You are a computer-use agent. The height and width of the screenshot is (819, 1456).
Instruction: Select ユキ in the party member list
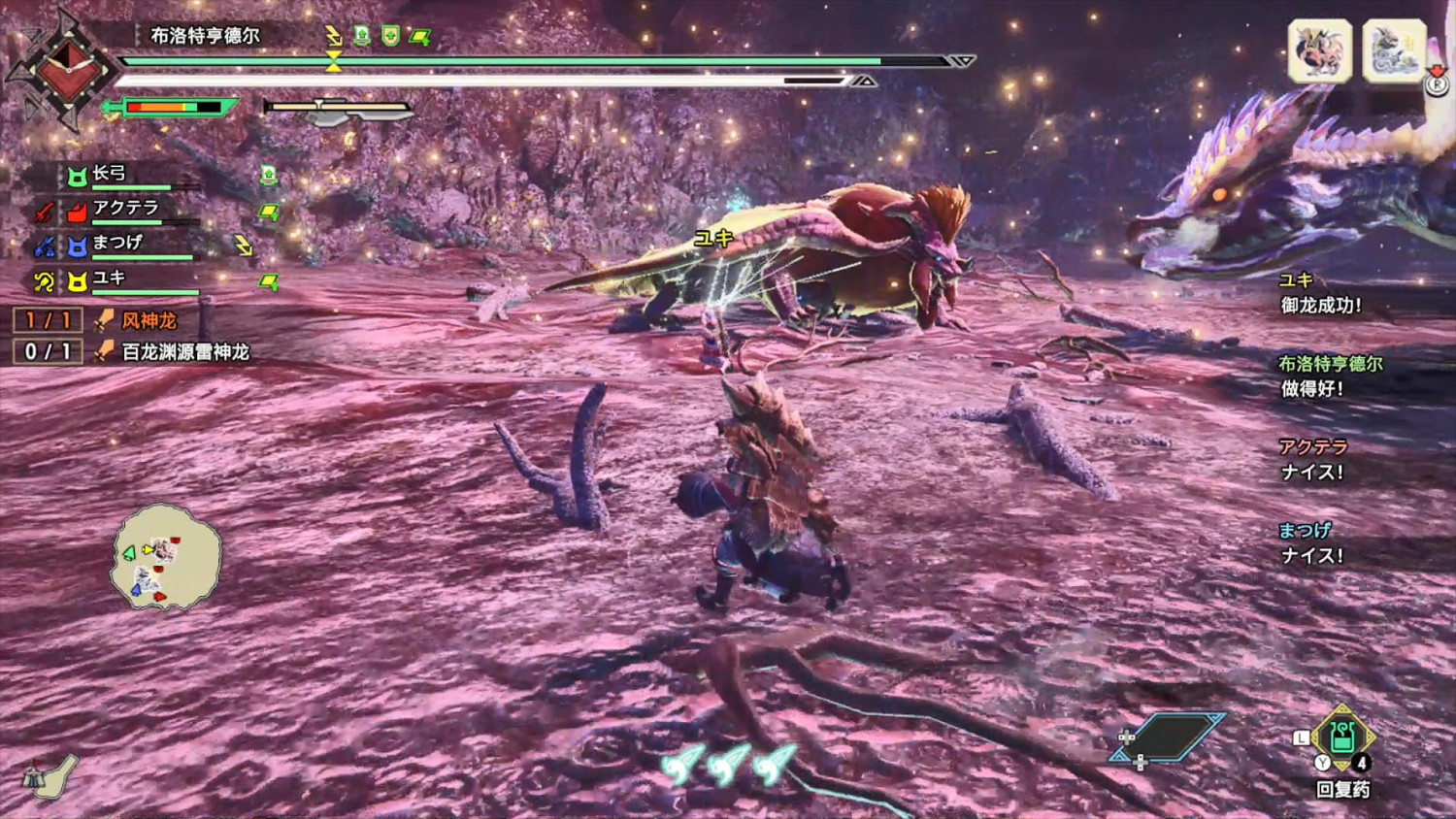(x=107, y=278)
